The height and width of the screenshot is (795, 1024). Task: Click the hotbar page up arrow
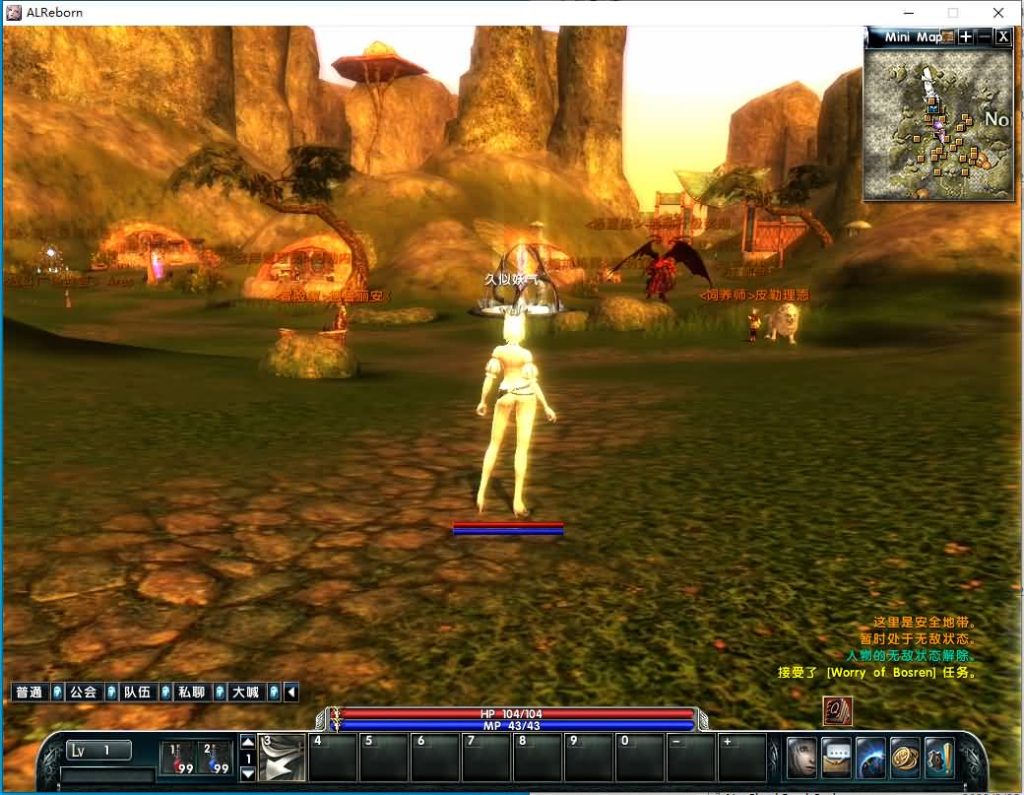(248, 742)
